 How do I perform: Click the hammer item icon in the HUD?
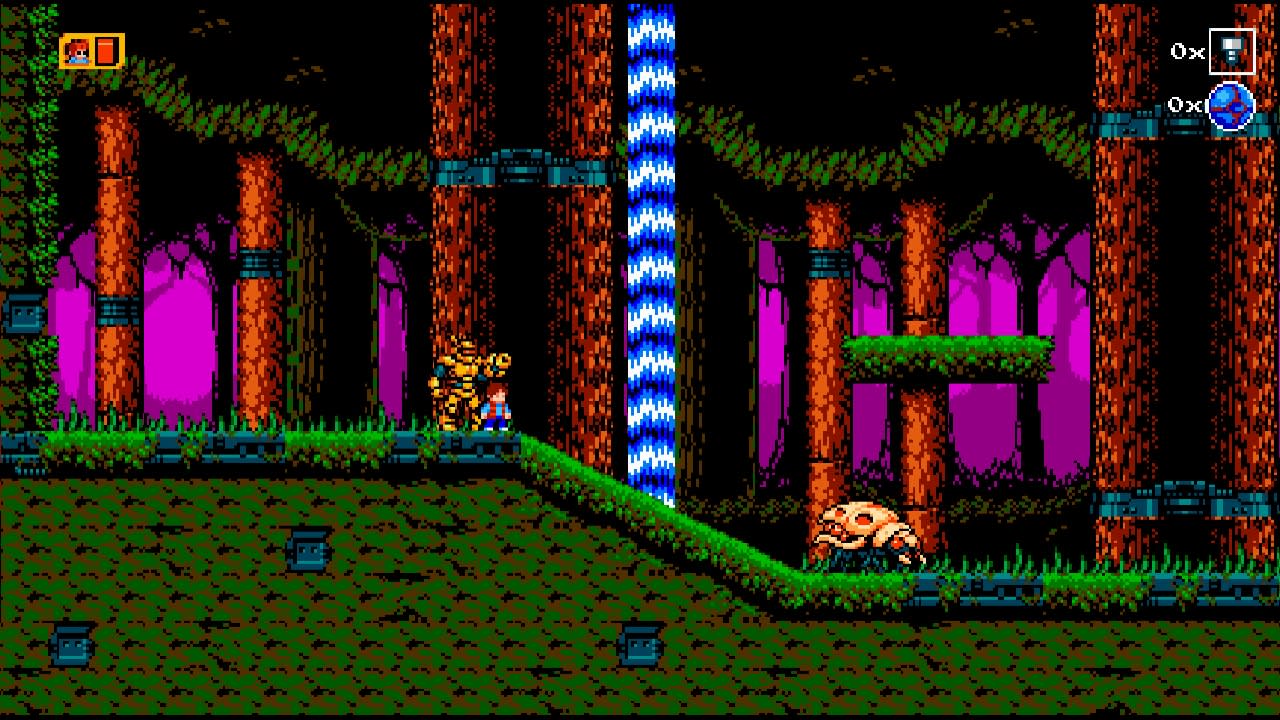1232,52
